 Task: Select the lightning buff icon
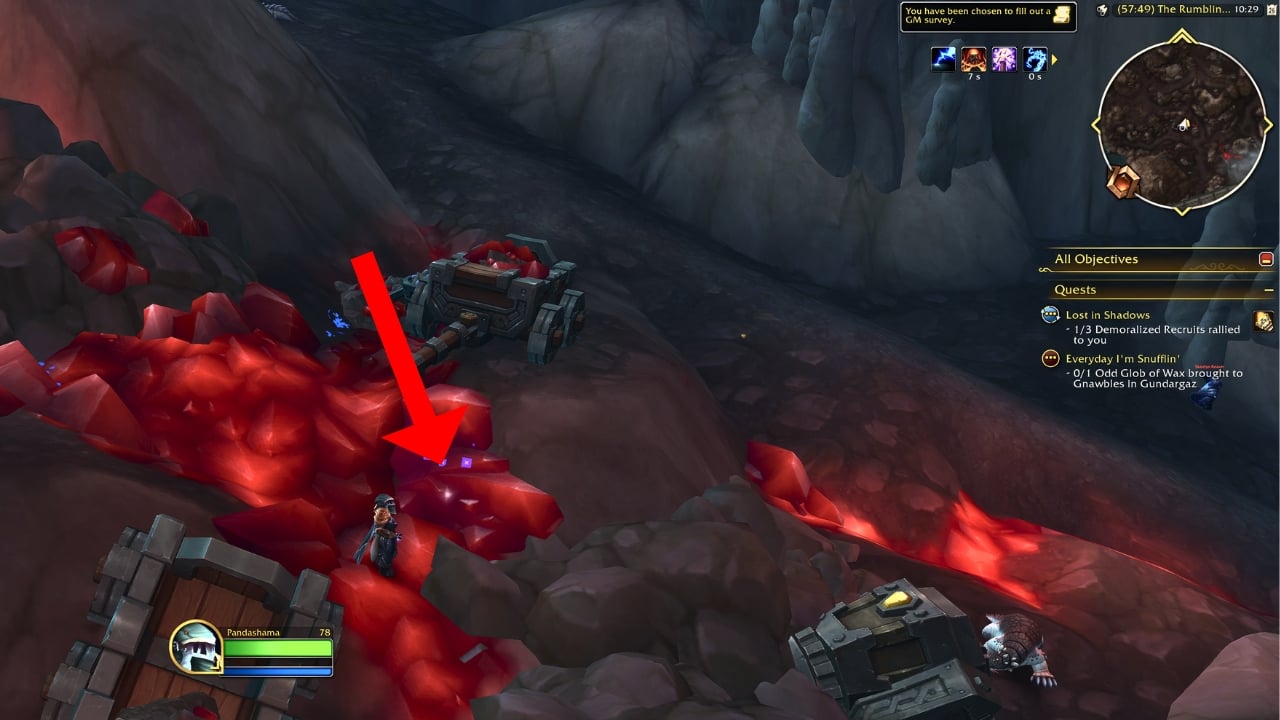(943, 59)
